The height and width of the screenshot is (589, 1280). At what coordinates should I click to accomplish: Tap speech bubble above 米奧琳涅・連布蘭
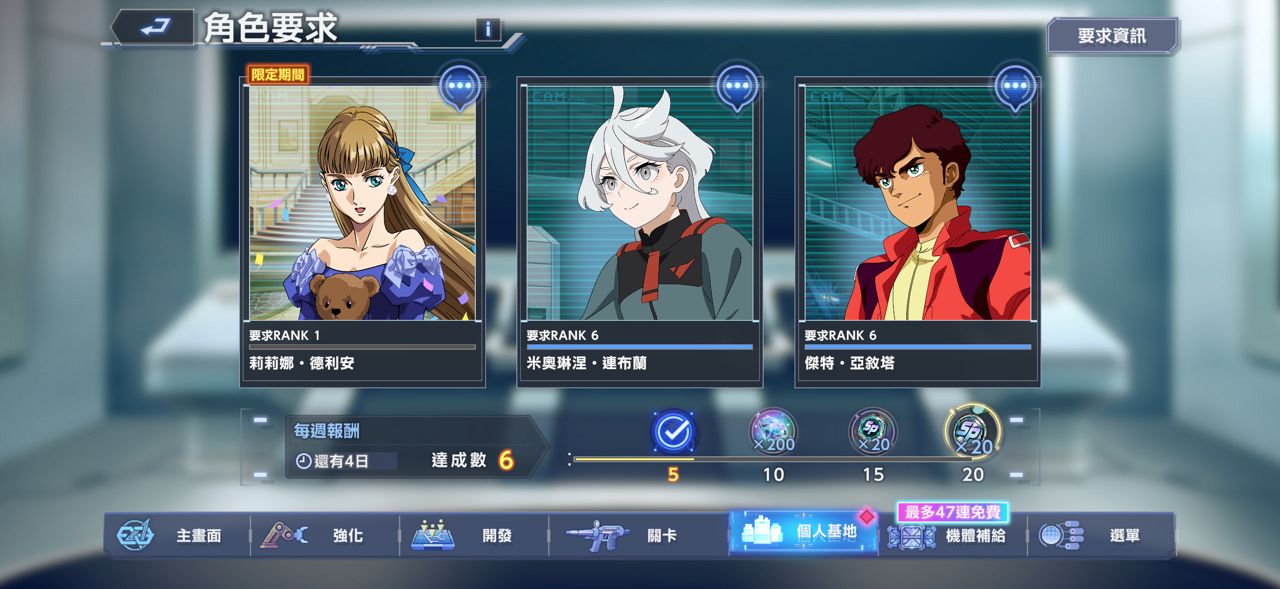[x=738, y=87]
